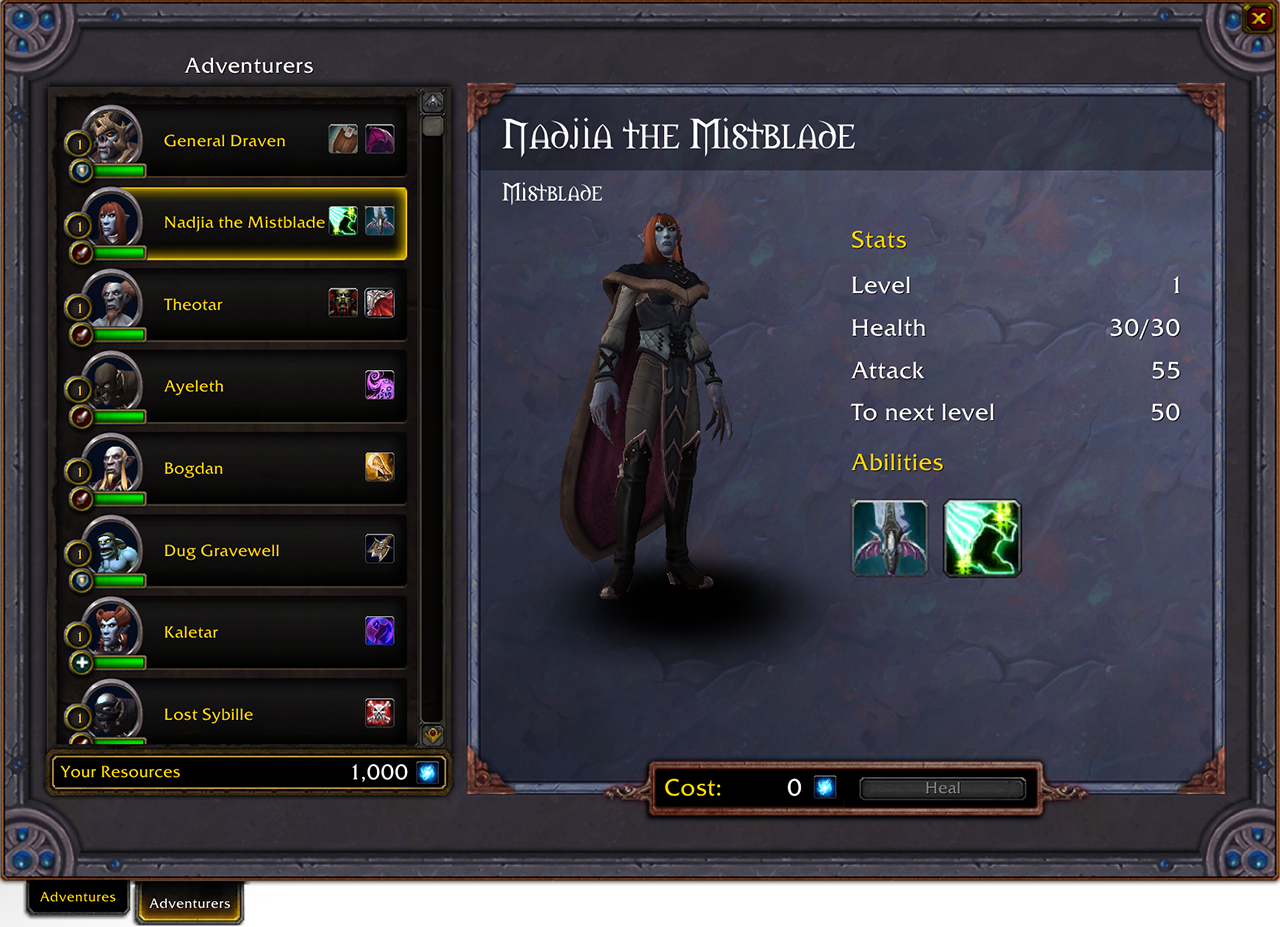Close the adventurers window
The height and width of the screenshot is (927, 1280).
point(1256,17)
